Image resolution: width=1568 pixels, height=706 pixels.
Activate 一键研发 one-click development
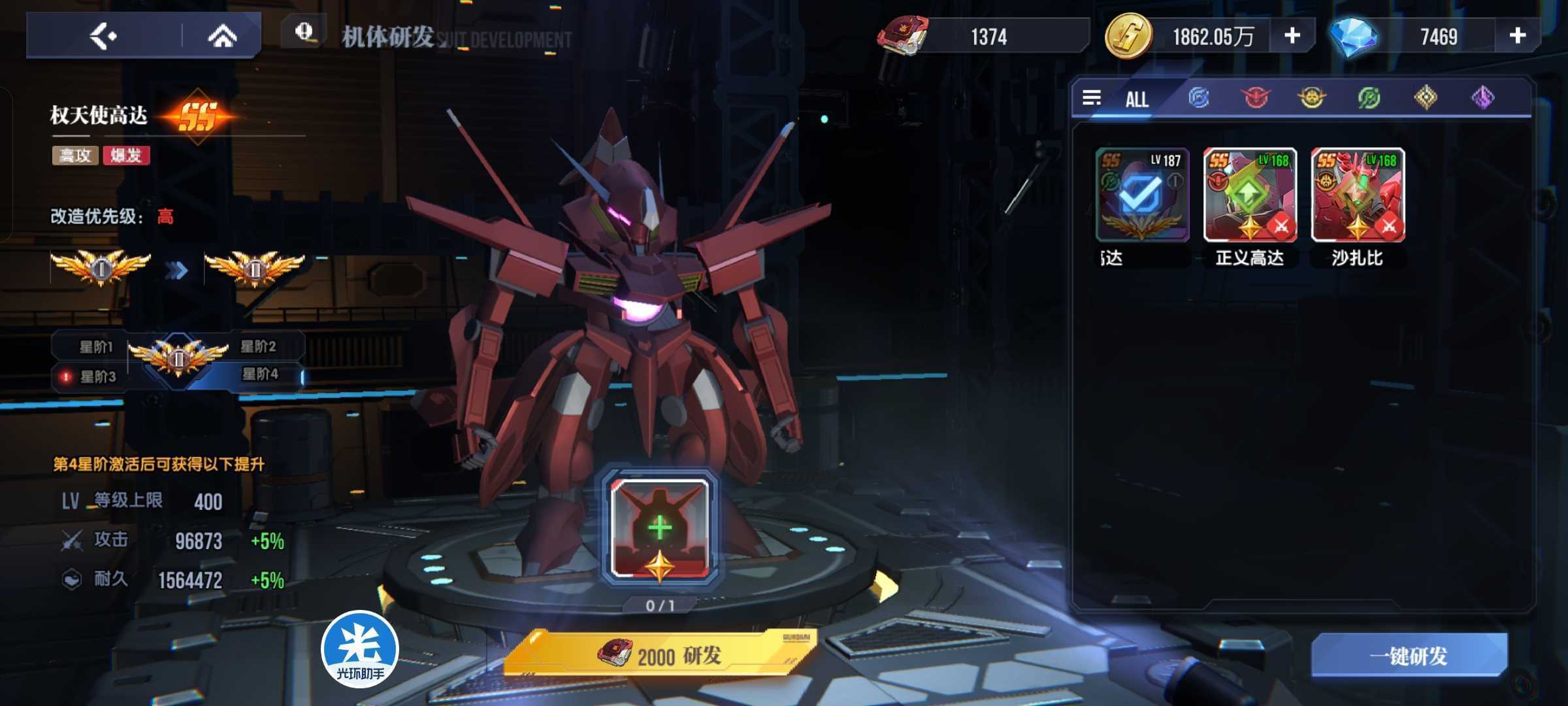click(x=1409, y=656)
